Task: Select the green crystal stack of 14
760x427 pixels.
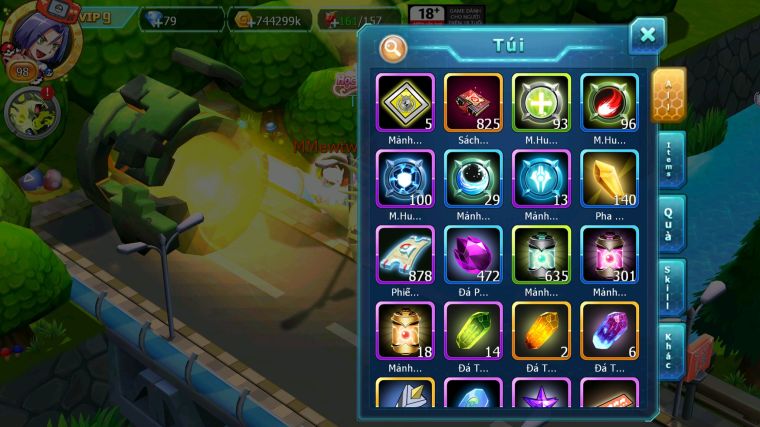Action: 473,330
